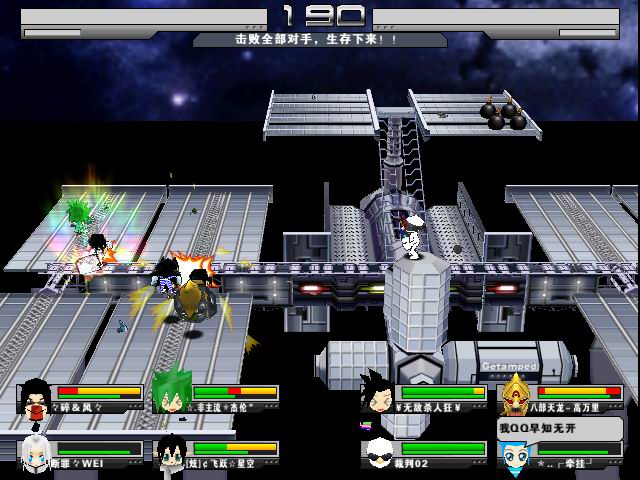This screenshot has width=640, height=480.
Task: Choose the white-haired player portrait WEI
Action: point(36,452)
